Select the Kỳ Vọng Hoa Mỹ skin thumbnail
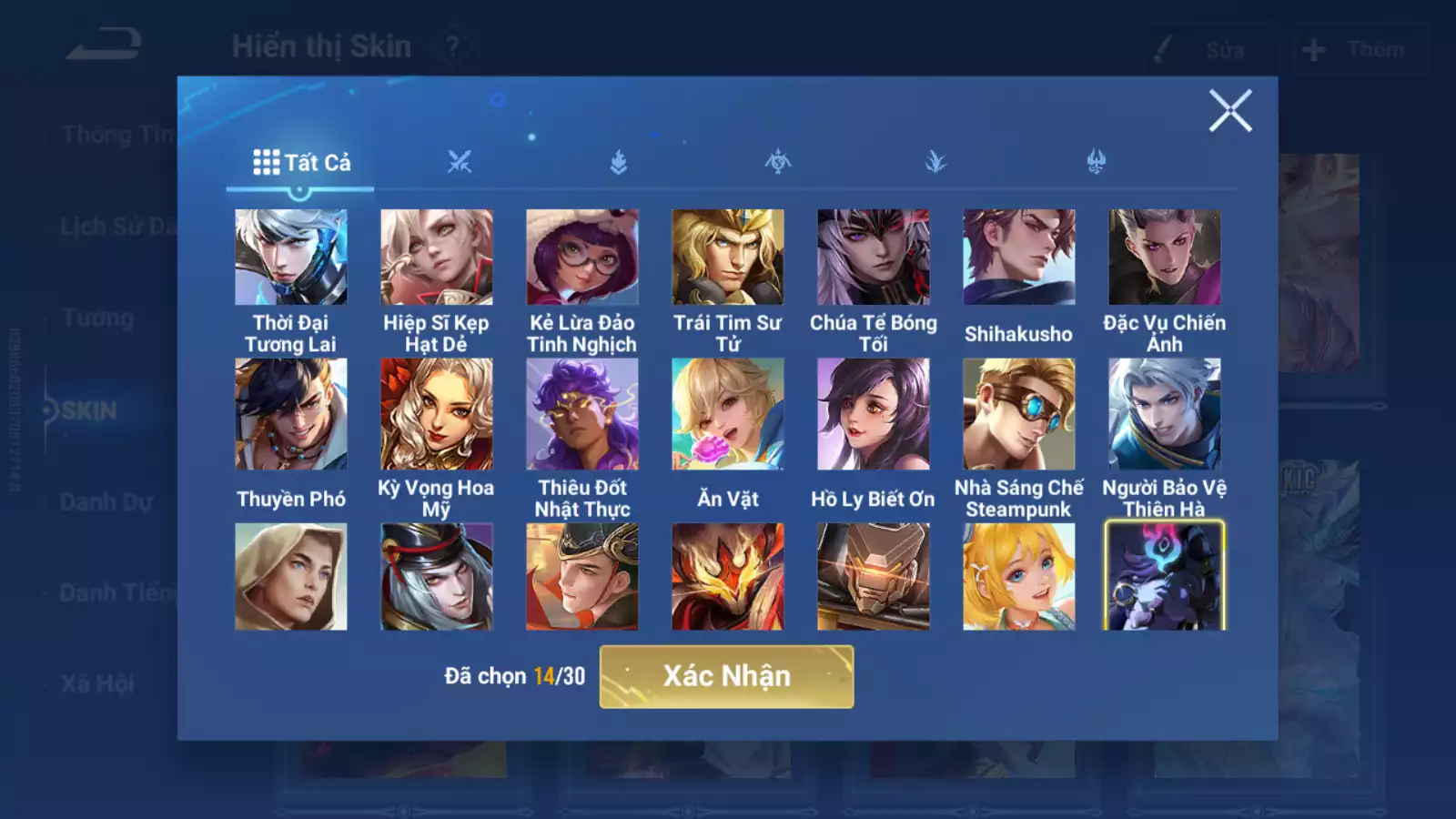 (438, 412)
